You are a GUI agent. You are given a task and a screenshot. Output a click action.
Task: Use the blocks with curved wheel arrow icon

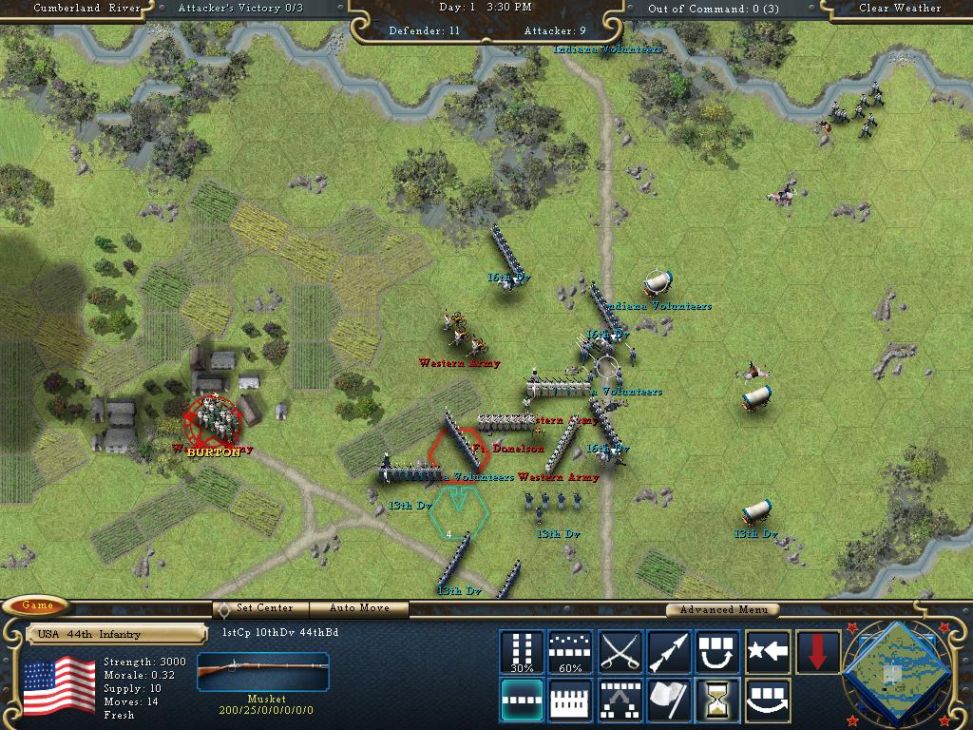coord(768,700)
